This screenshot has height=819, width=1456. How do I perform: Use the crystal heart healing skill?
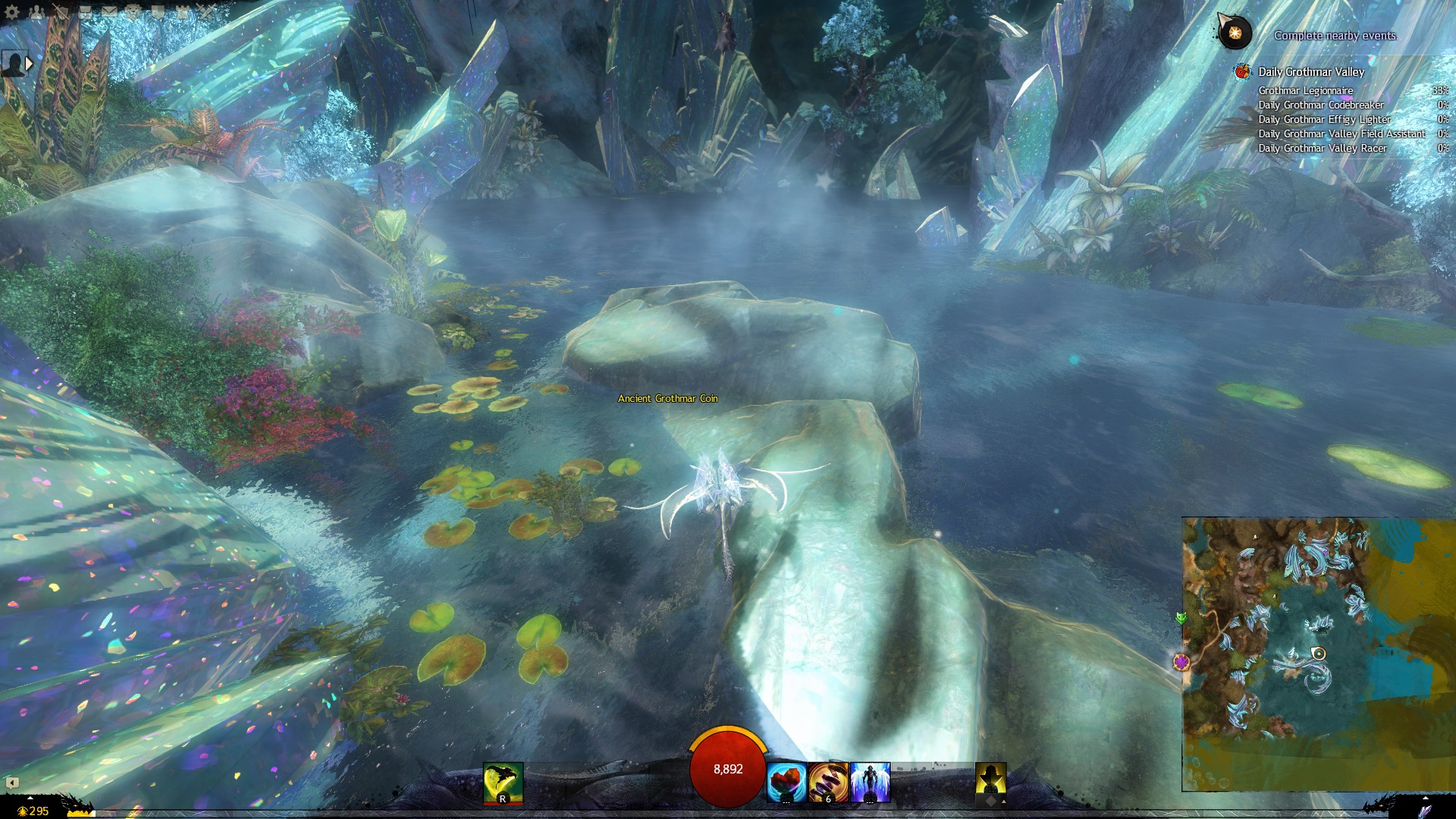[x=786, y=782]
